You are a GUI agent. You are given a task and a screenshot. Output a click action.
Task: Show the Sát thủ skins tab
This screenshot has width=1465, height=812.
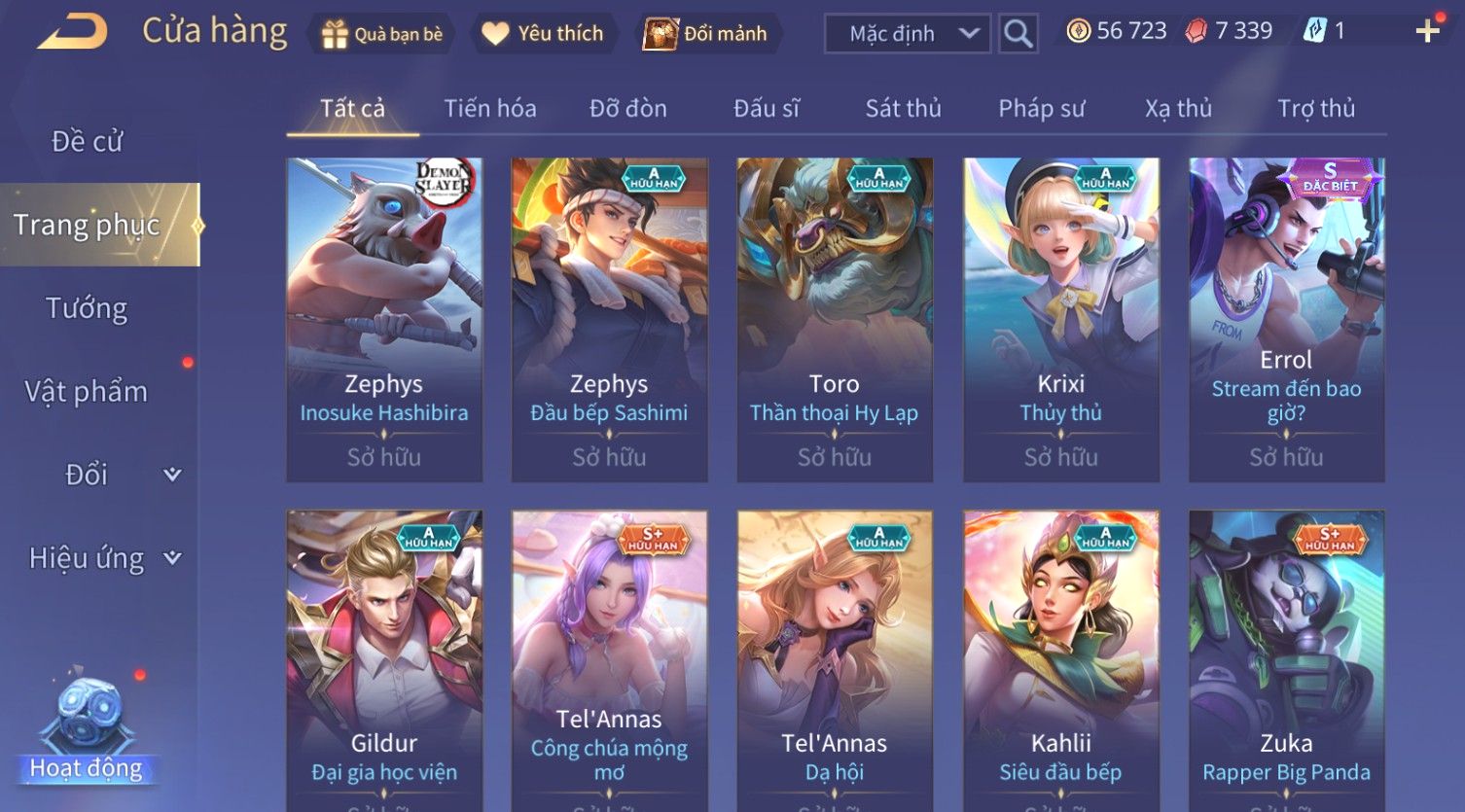tap(903, 109)
